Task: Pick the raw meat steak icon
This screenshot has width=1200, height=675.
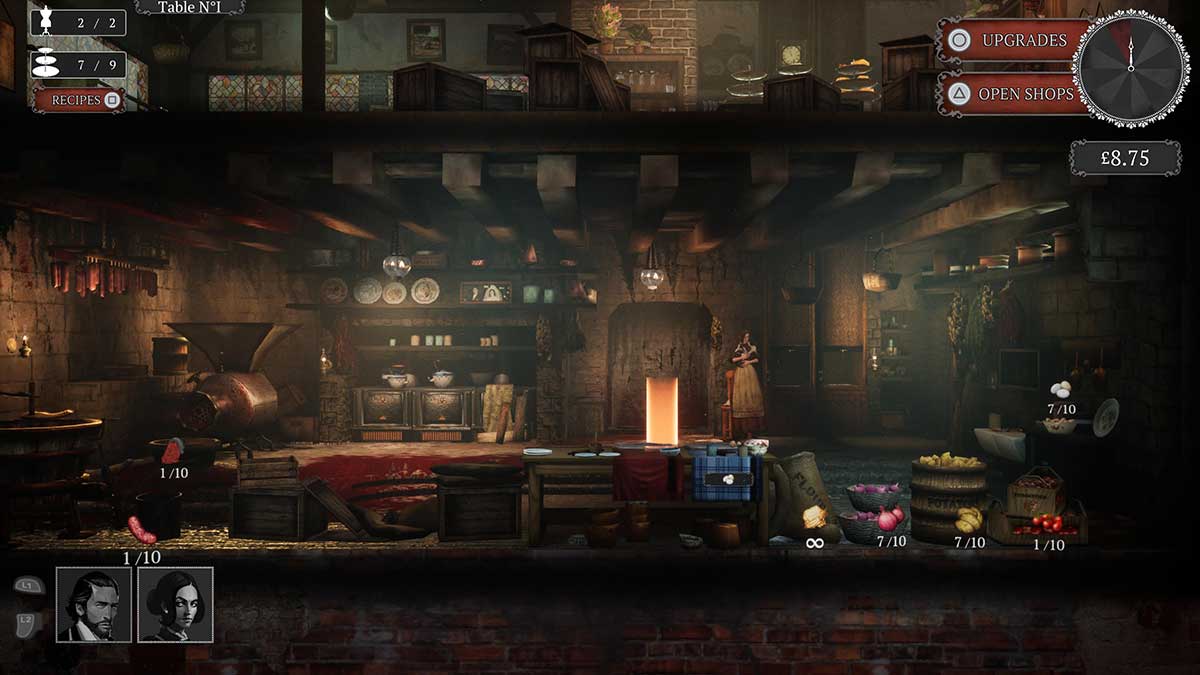Action: tap(173, 452)
